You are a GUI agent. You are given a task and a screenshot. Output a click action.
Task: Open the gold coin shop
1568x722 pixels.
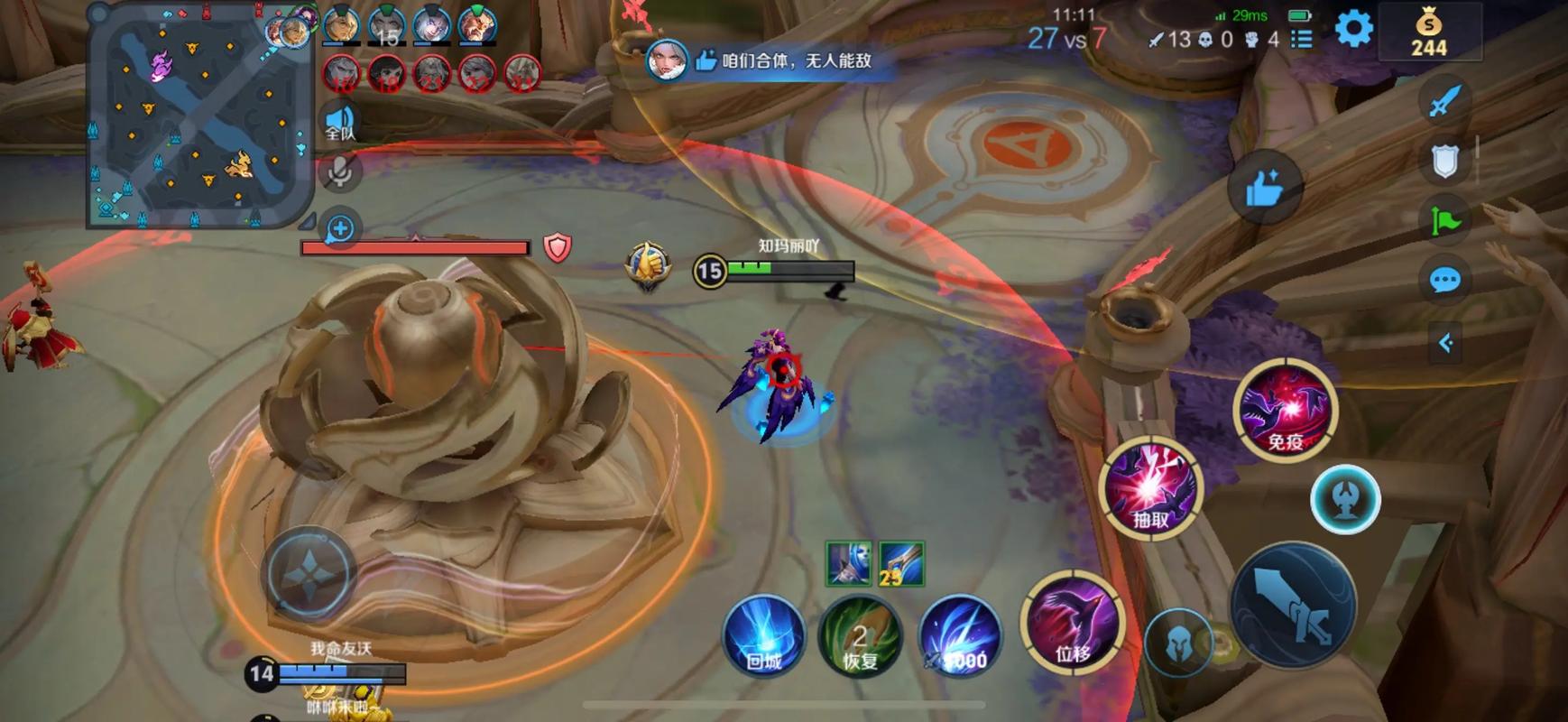click(1428, 32)
